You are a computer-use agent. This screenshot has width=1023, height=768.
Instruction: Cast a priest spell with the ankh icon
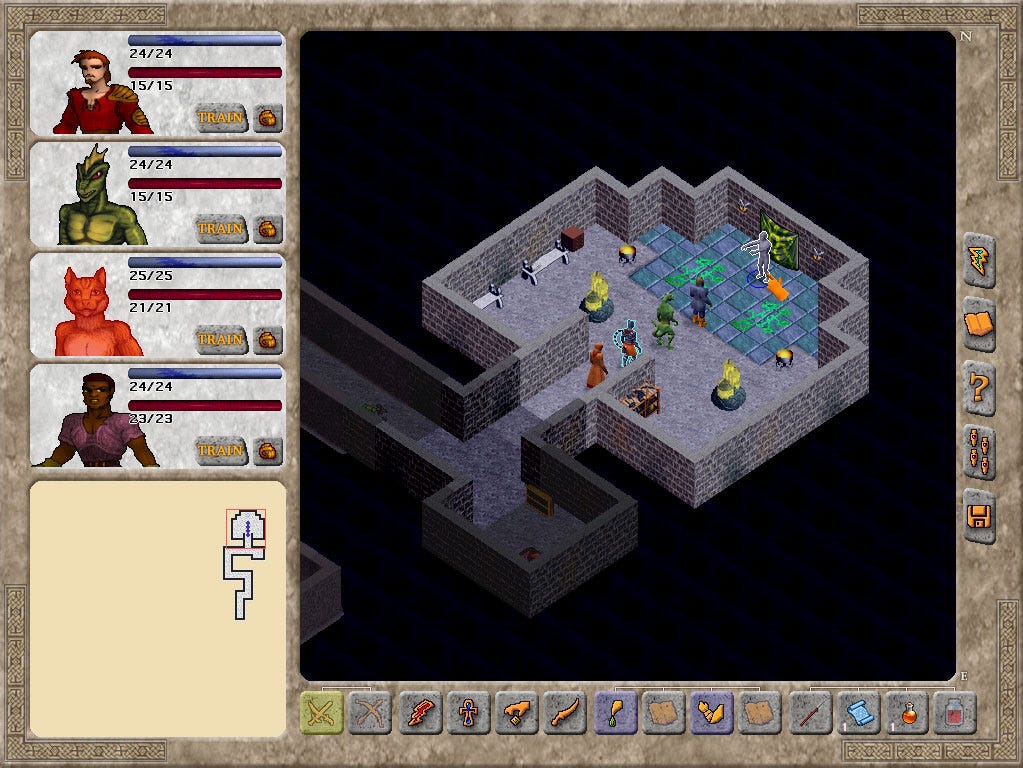469,713
